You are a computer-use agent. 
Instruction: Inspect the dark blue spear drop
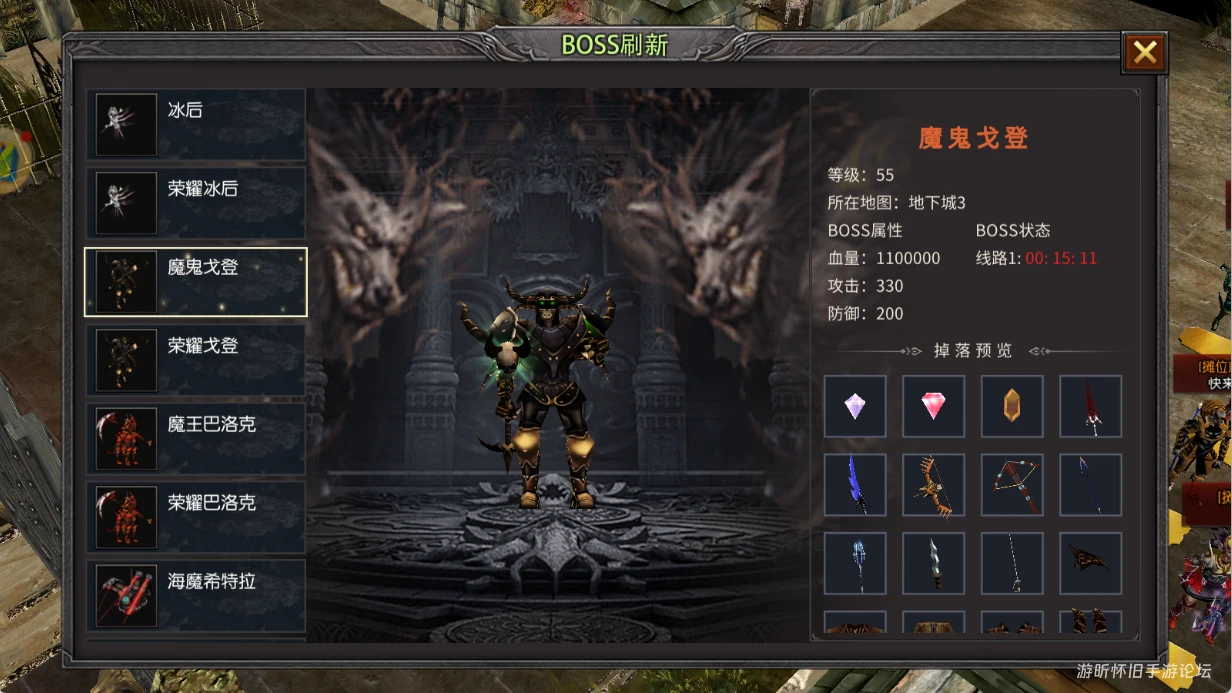coord(1090,485)
